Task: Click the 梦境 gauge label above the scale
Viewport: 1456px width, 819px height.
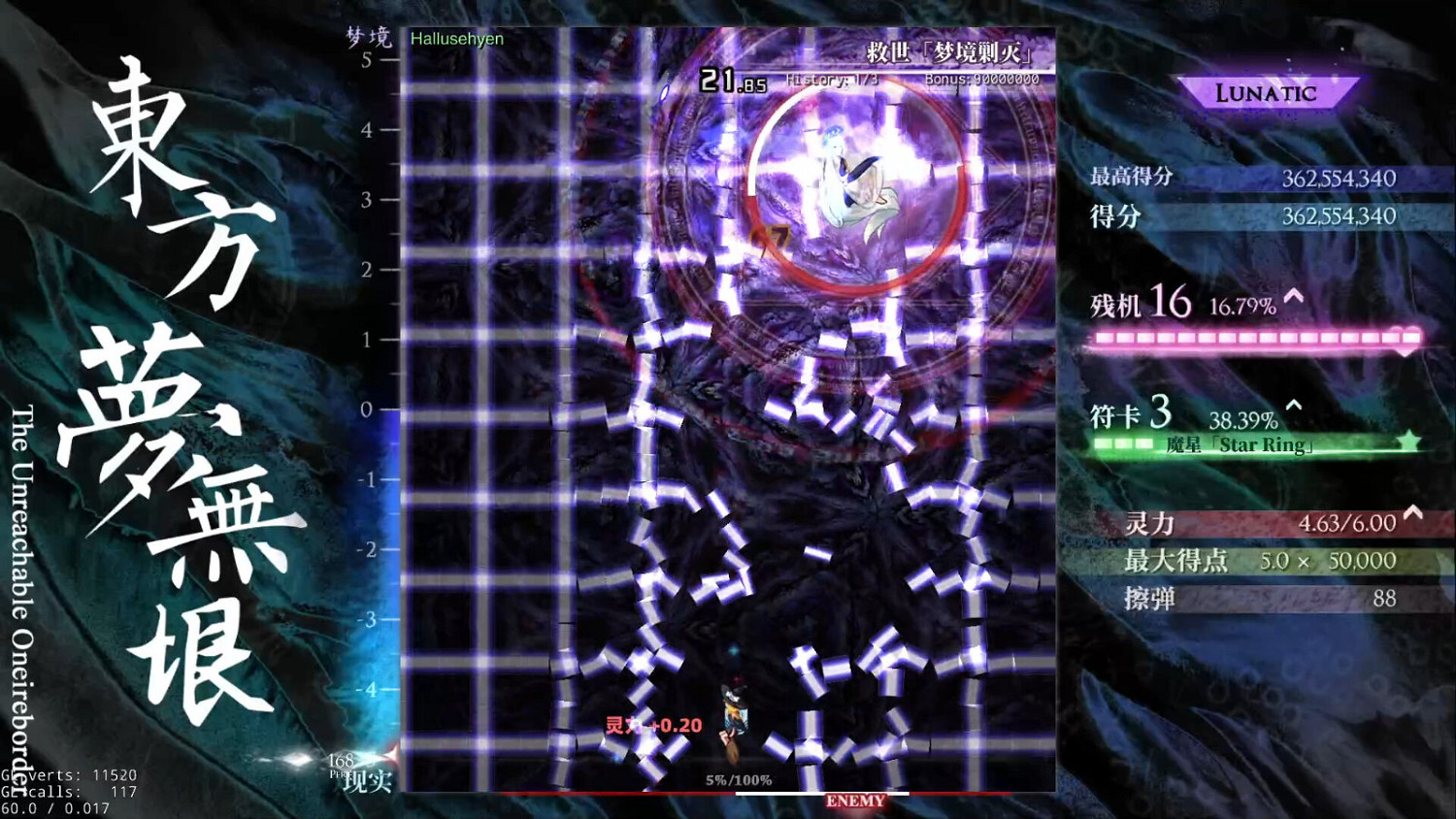Action: point(370,38)
